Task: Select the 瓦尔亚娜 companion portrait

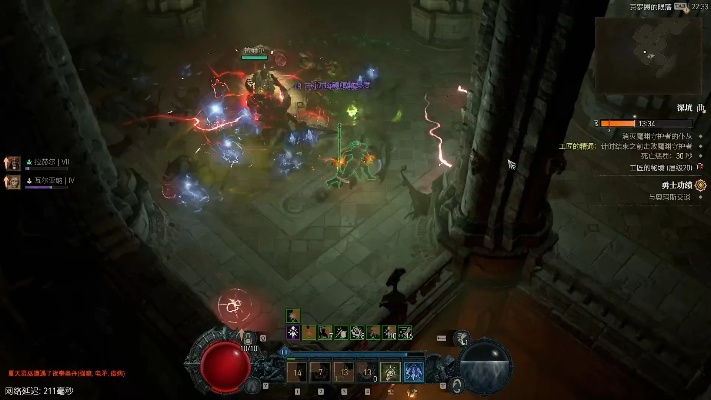Action: 14,181
